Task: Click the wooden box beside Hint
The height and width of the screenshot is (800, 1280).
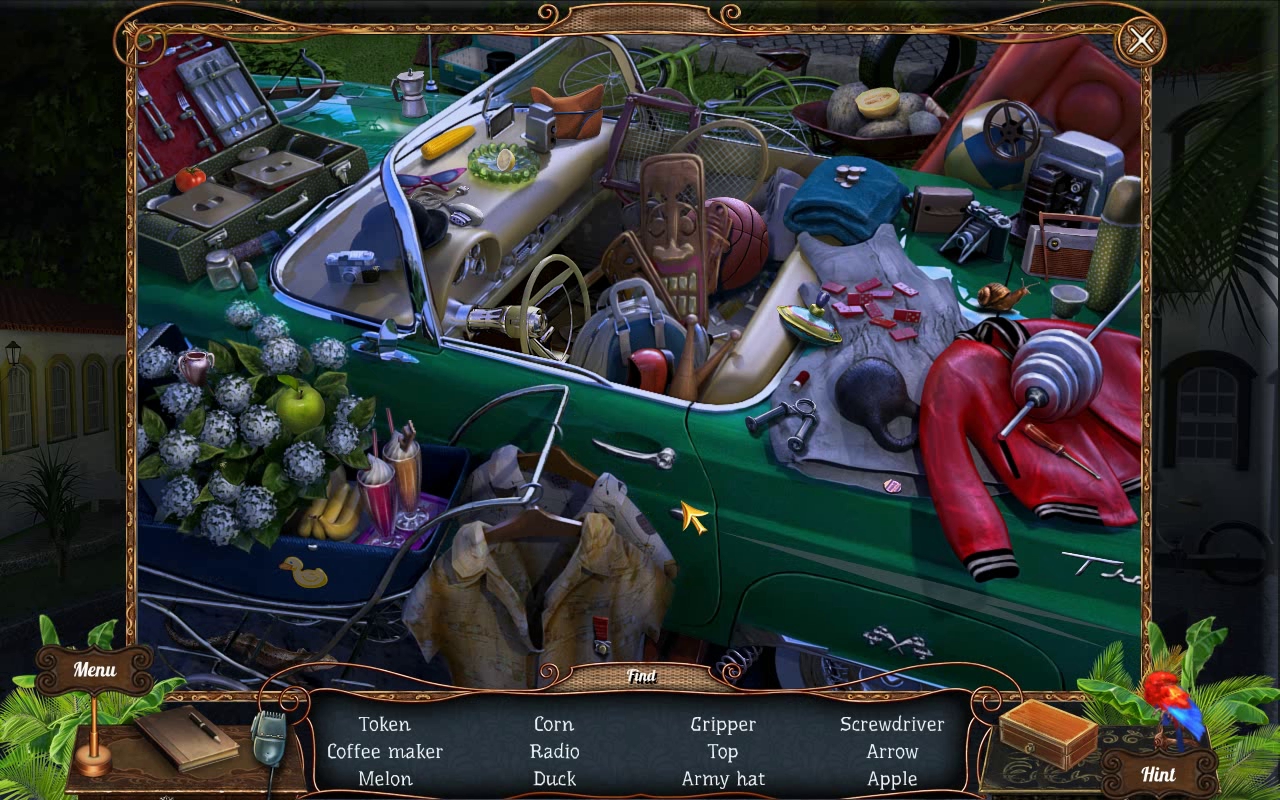Action: coord(1047,732)
